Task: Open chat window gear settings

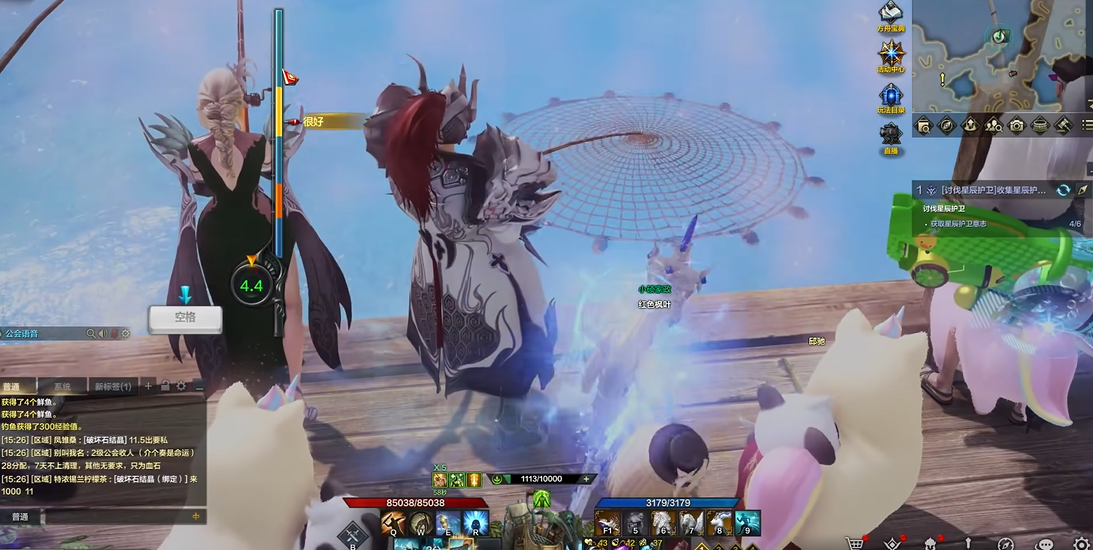Action: point(181,386)
